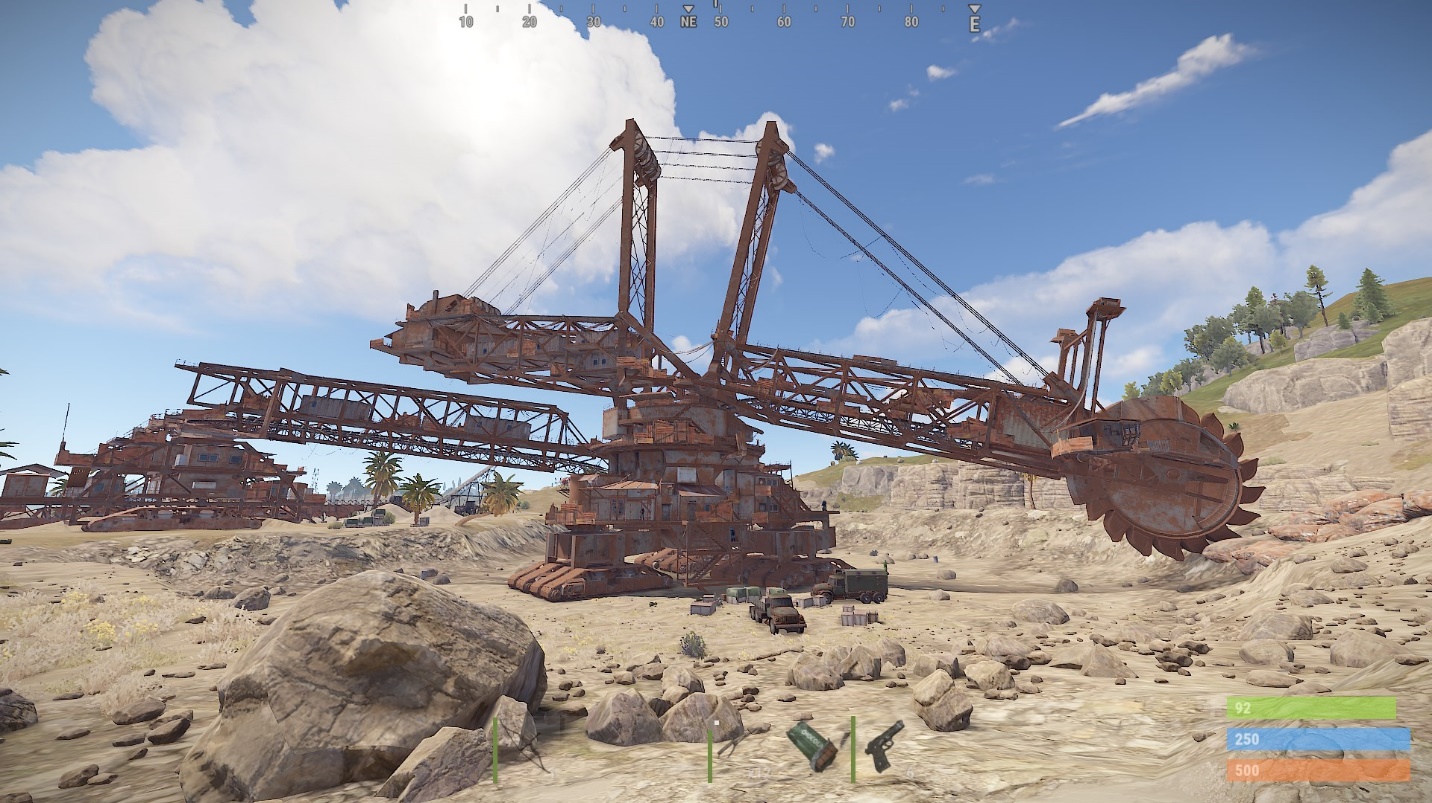
Task: Equip the pistol from the hotbar
Action: click(883, 746)
